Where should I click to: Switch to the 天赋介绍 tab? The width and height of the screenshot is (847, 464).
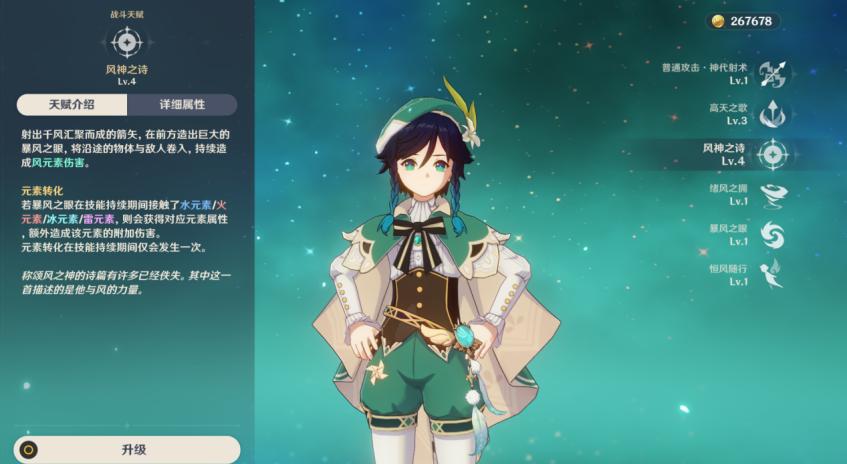pos(70,105)
